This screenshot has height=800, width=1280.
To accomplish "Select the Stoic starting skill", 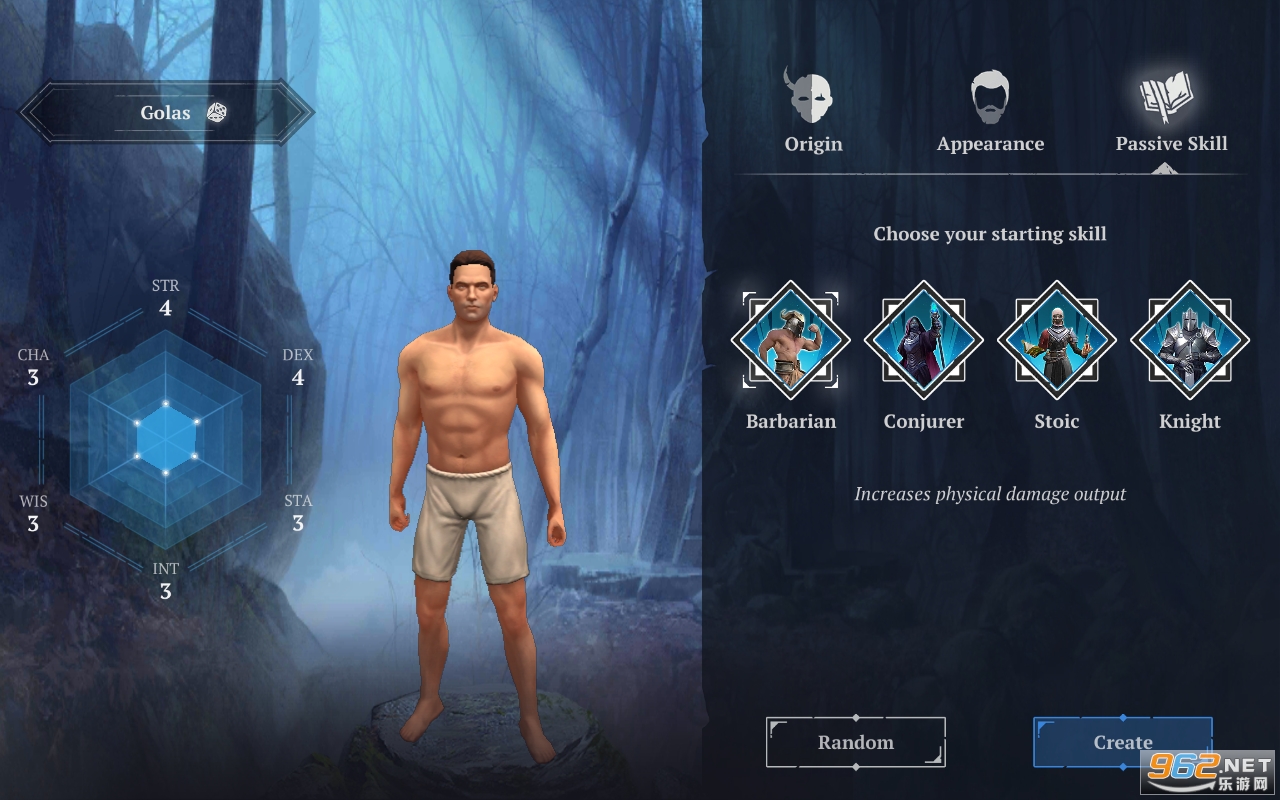I will 1057,340.
